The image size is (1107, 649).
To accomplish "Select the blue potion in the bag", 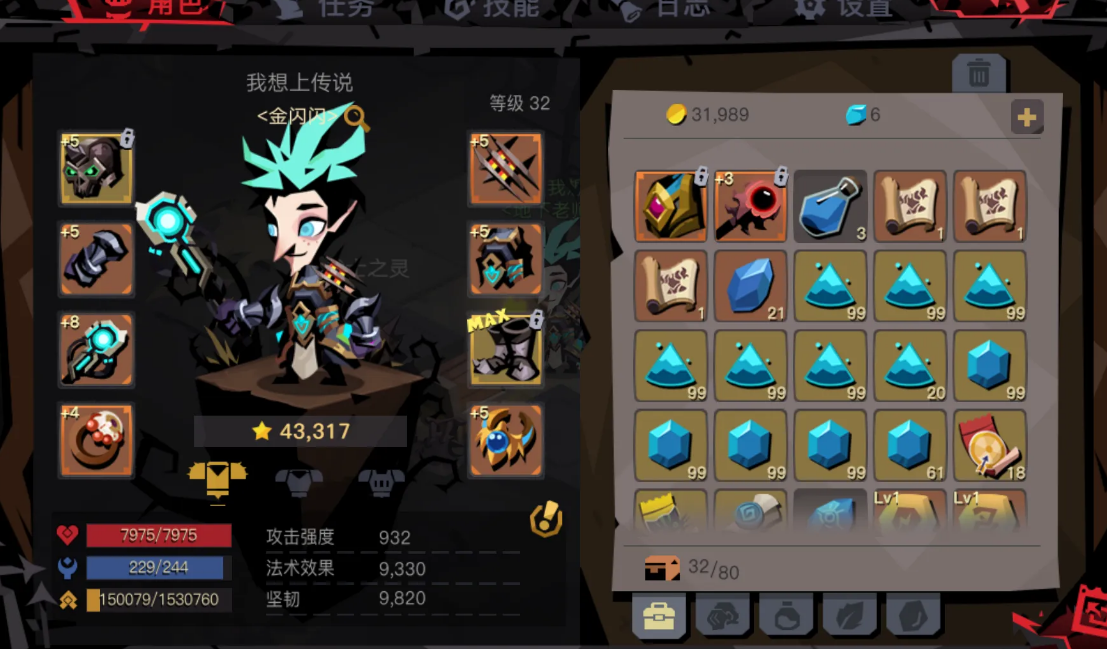I will (830, 206).
